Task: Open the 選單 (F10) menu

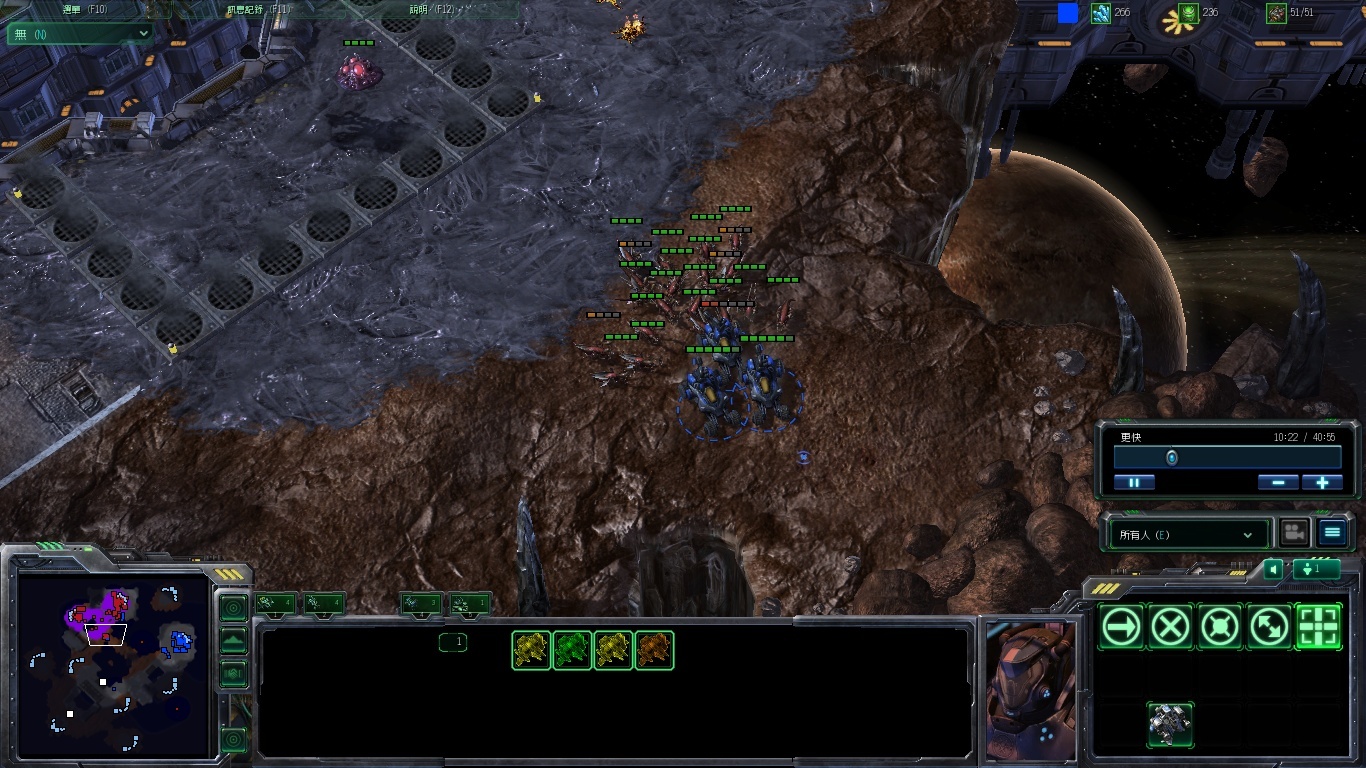Action: (x=85, y=9)
